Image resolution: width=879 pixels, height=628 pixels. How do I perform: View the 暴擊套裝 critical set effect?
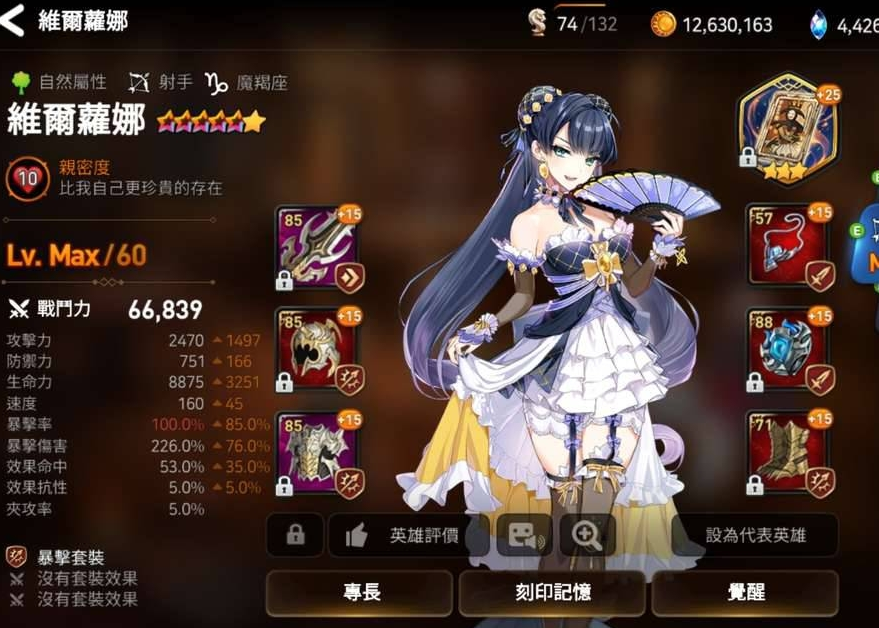click(70, 557)
